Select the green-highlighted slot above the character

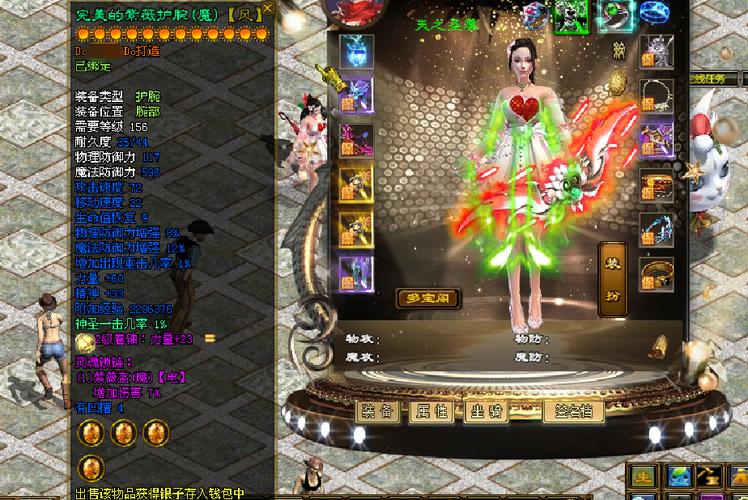pos(573,14)
